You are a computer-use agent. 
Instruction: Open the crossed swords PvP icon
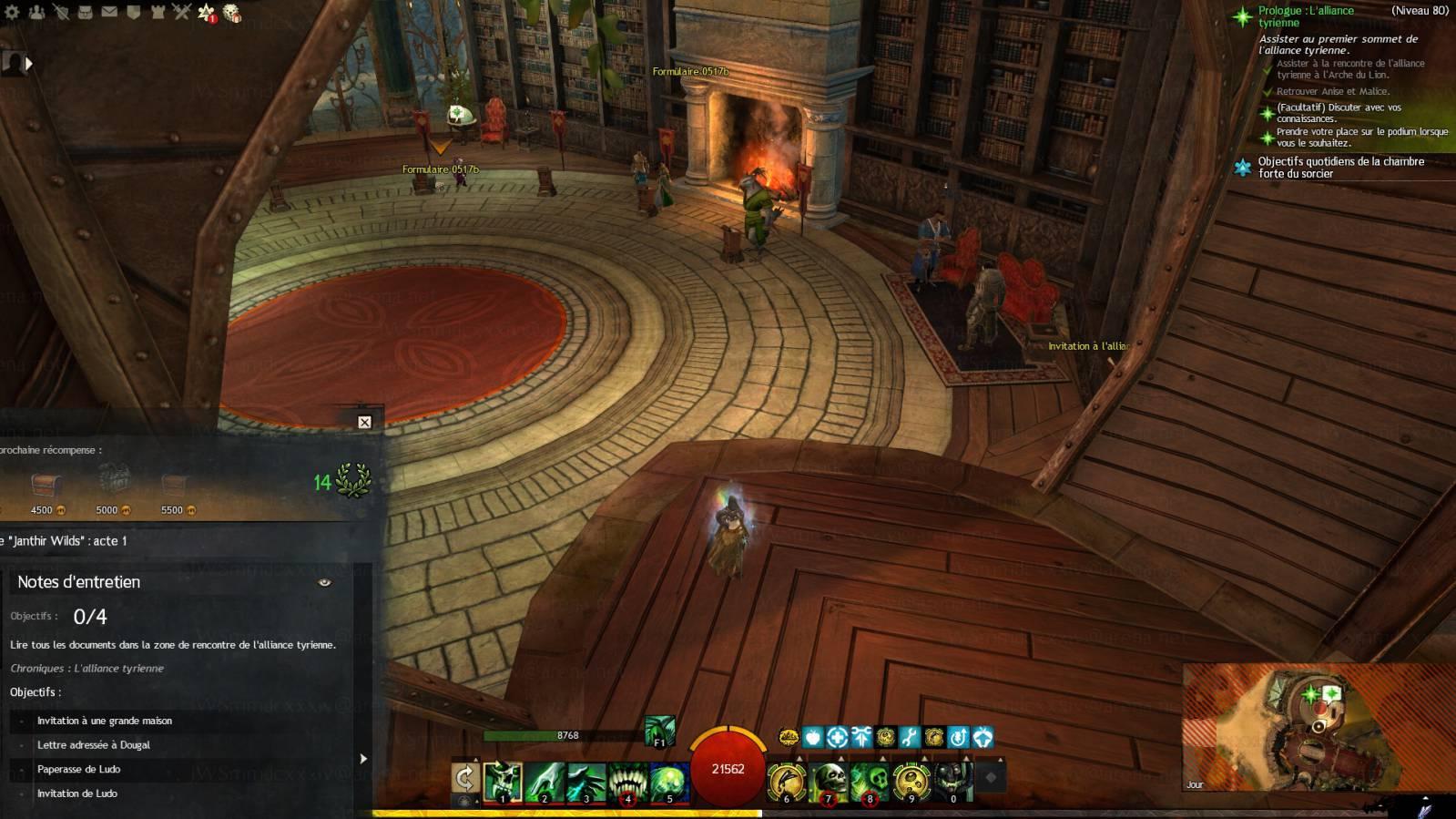(x=181, y=12)
